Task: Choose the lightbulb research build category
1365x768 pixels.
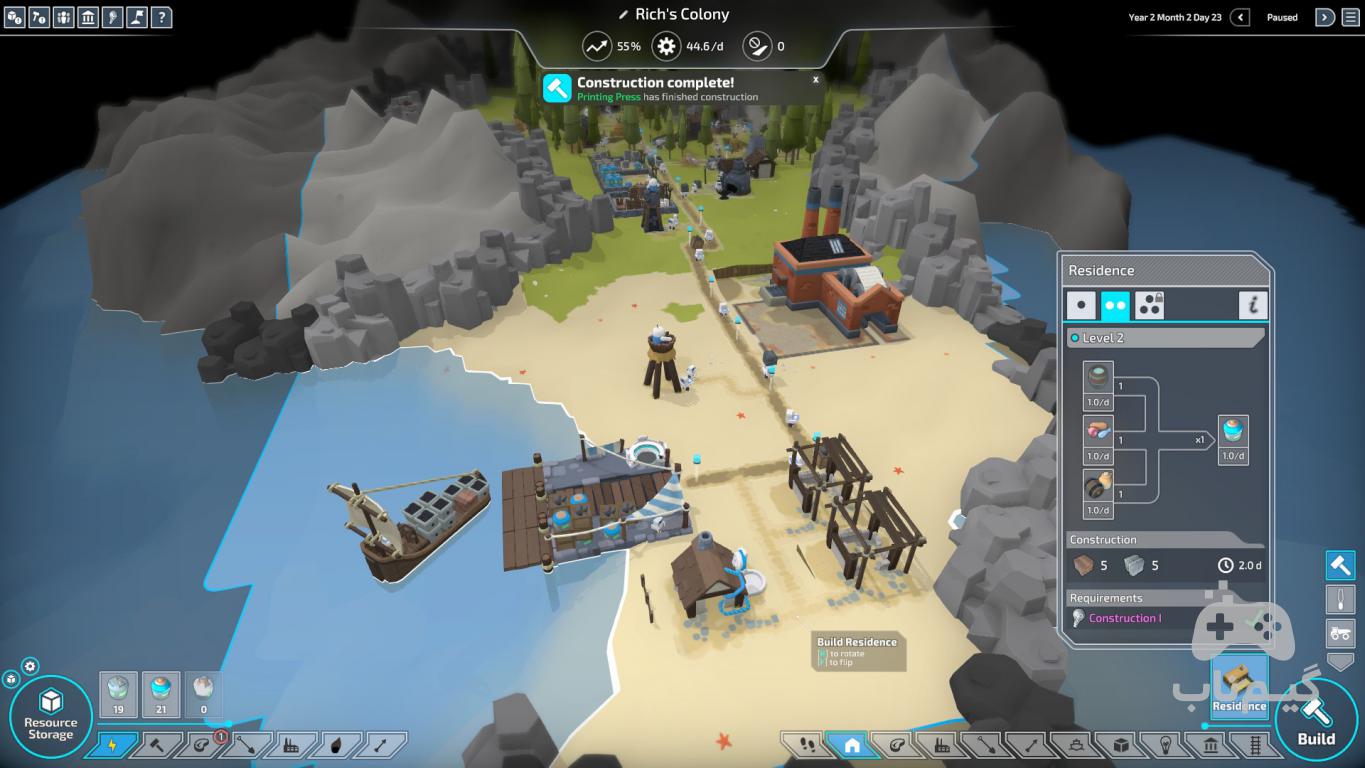Action: click(1166, 745)
